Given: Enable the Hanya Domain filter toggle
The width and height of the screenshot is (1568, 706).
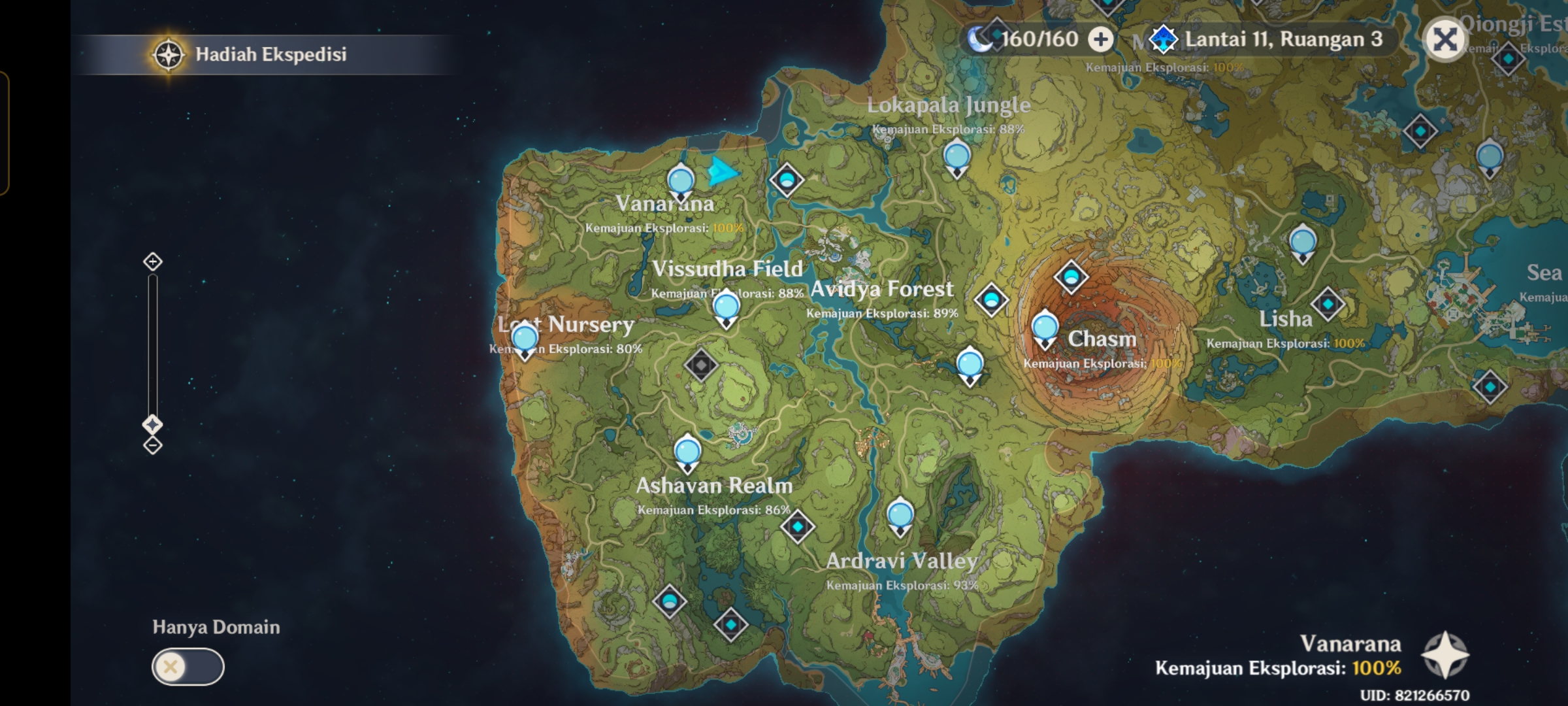Looking at the screenshot, I should coord(187,667).
